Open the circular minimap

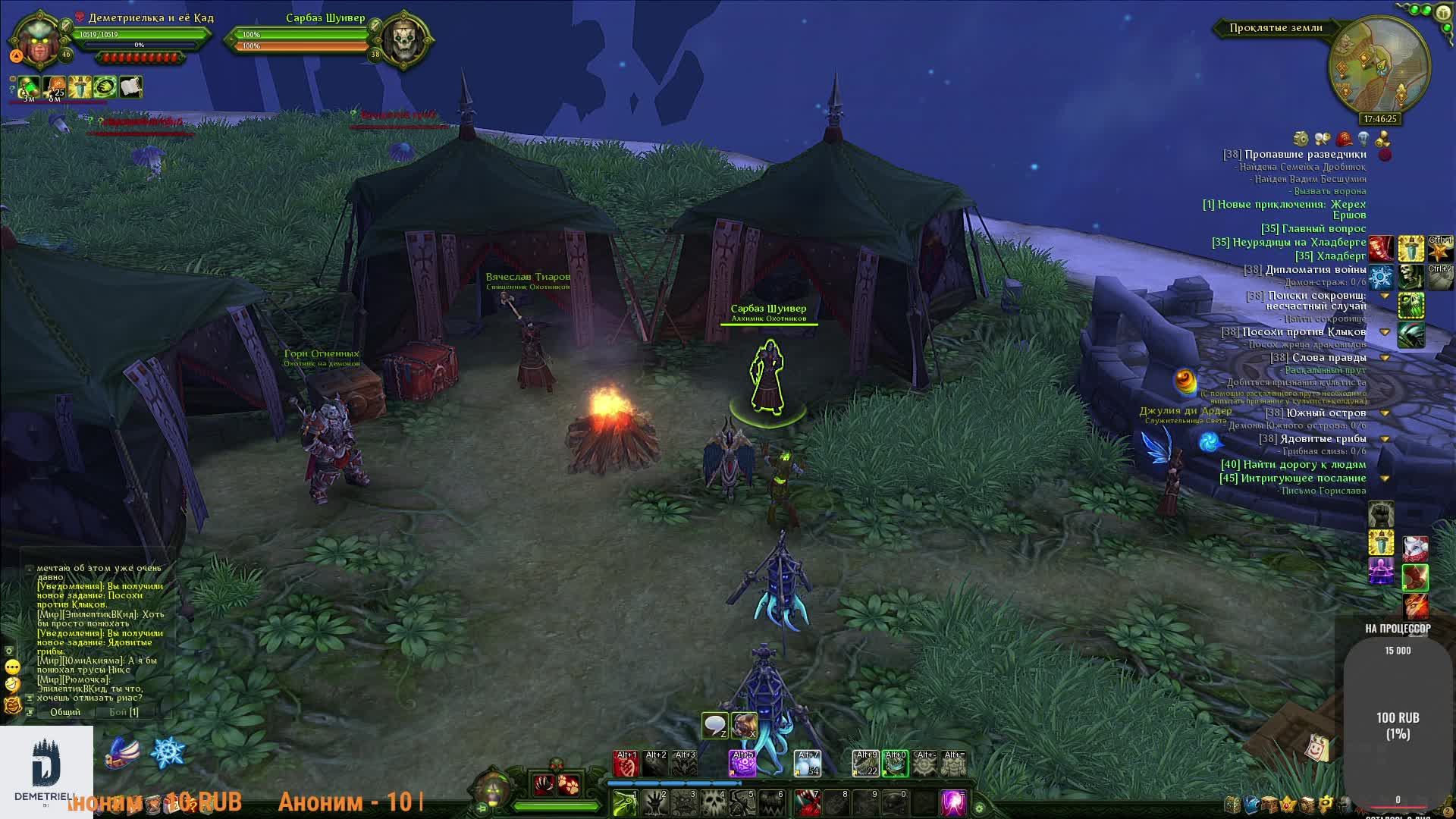pyautogui.click(x=1379, y=67)
